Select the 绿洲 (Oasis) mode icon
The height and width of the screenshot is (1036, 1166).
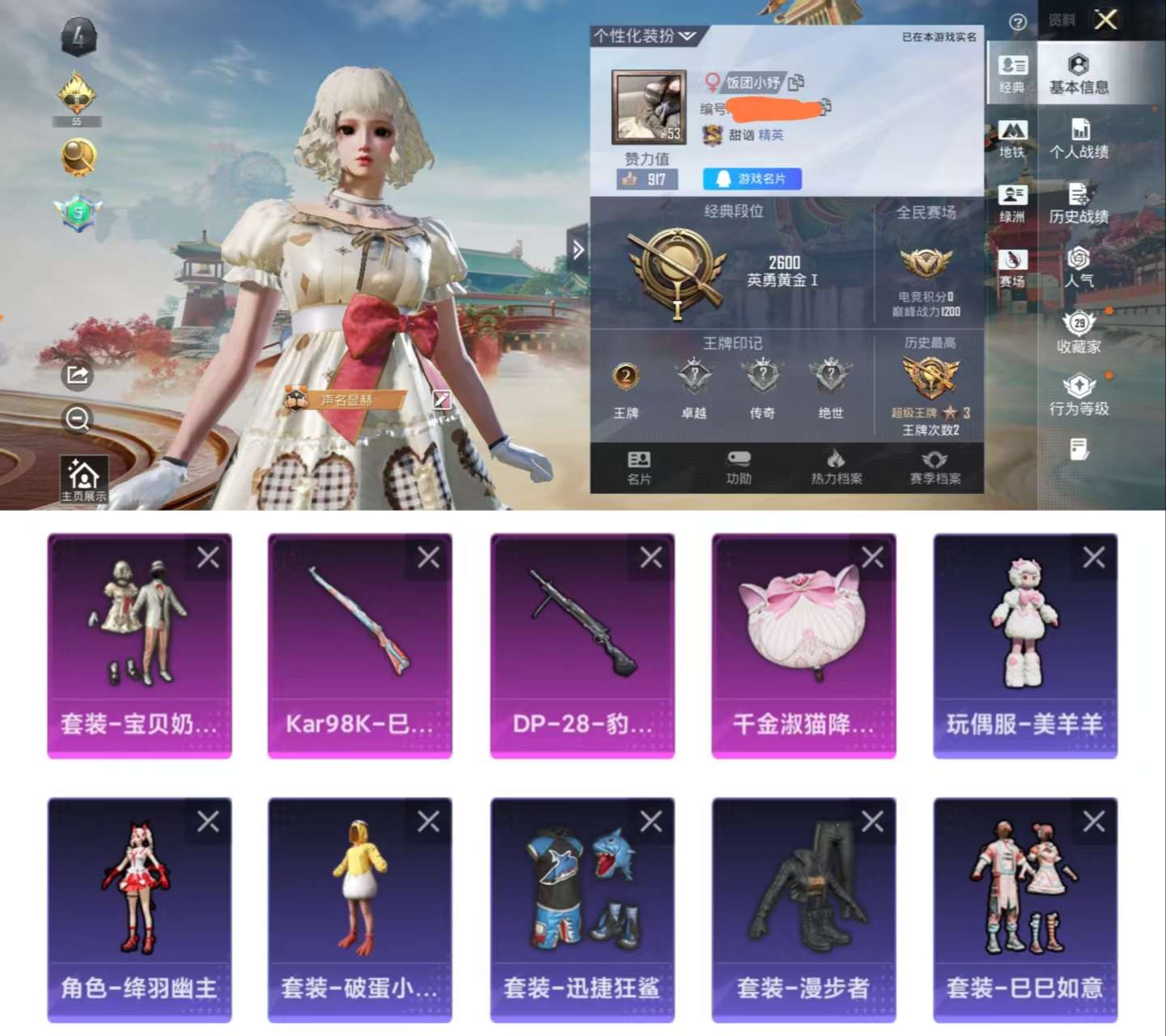[x=1014, y=201]
